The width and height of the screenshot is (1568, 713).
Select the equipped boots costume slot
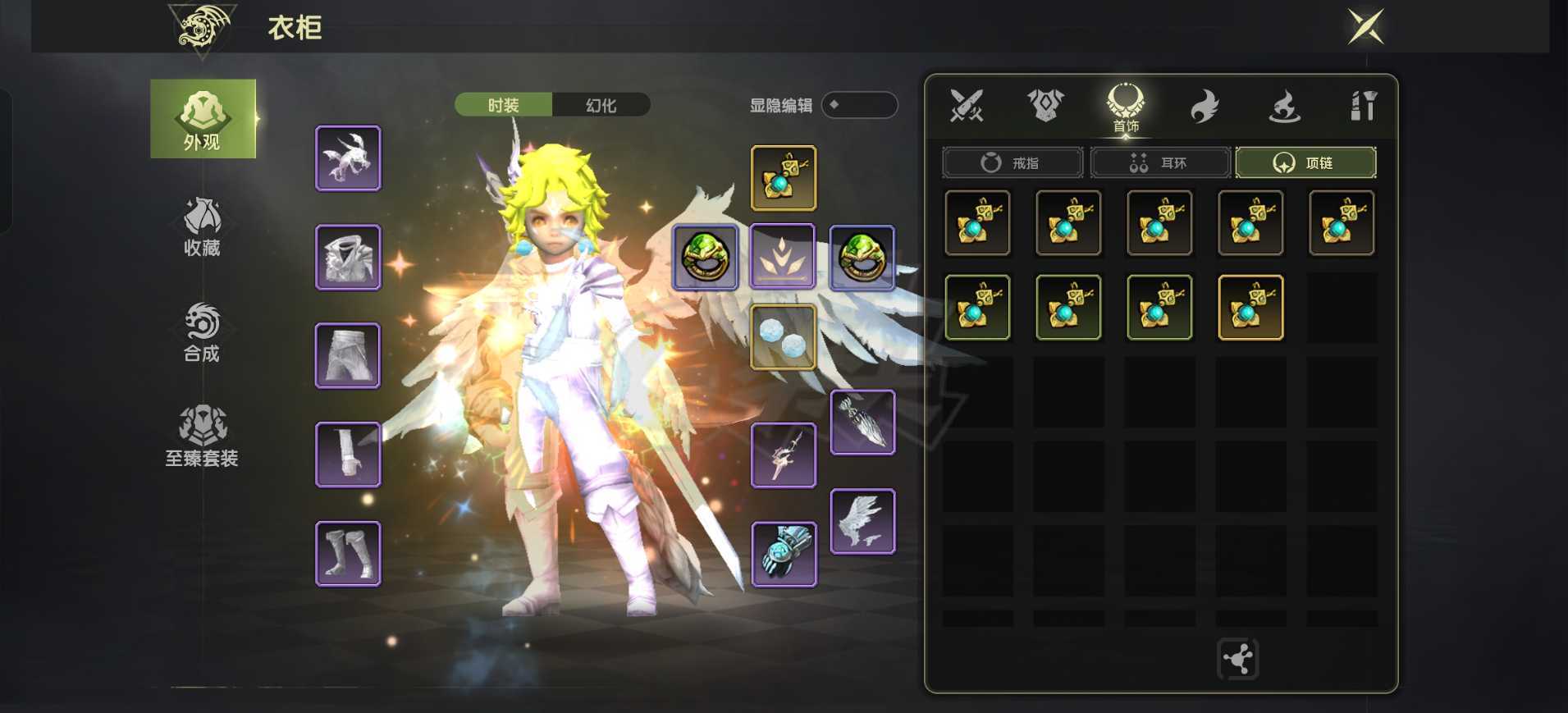coord(348,554)
